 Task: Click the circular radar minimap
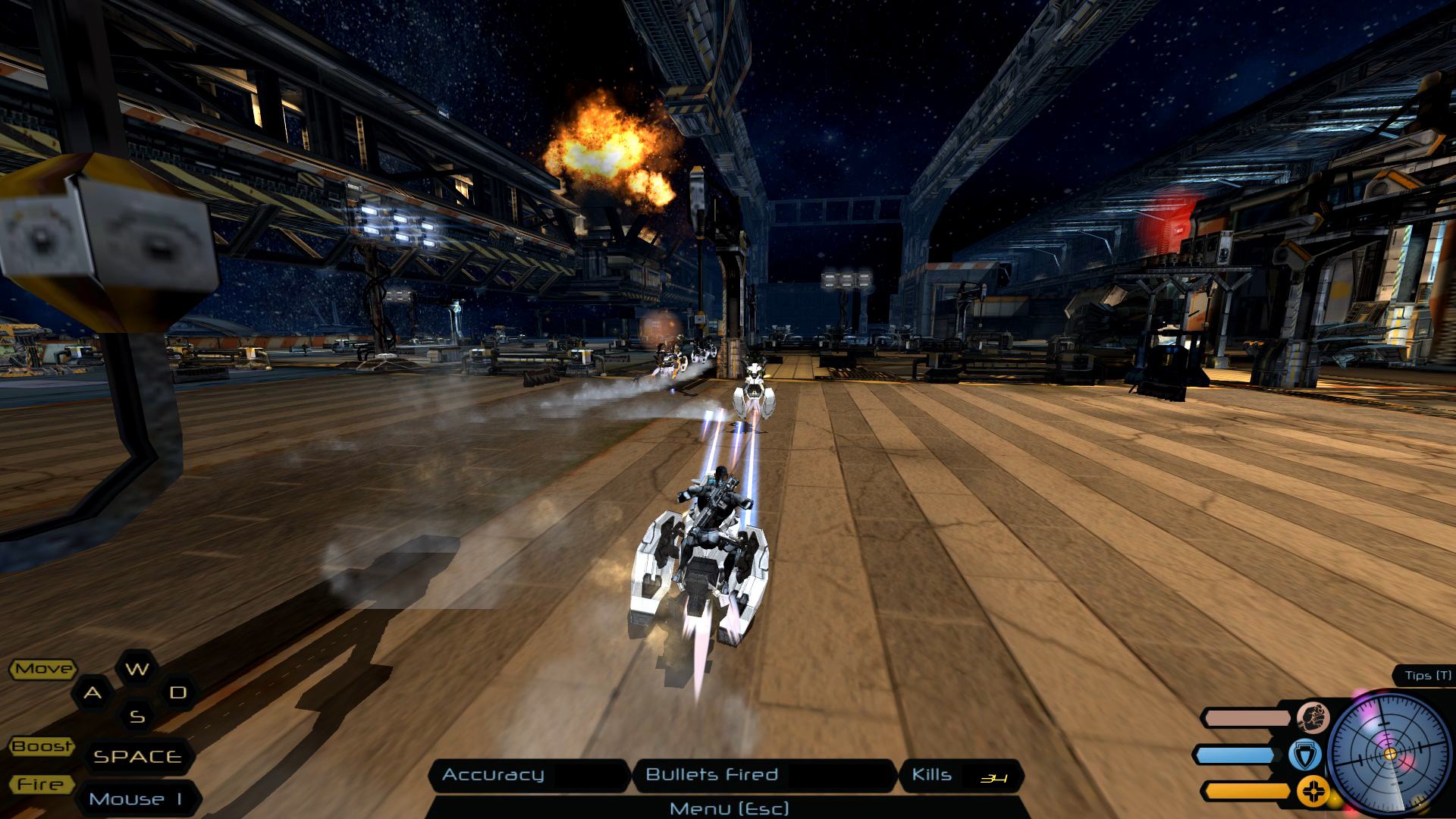[x=1390, y=754]
